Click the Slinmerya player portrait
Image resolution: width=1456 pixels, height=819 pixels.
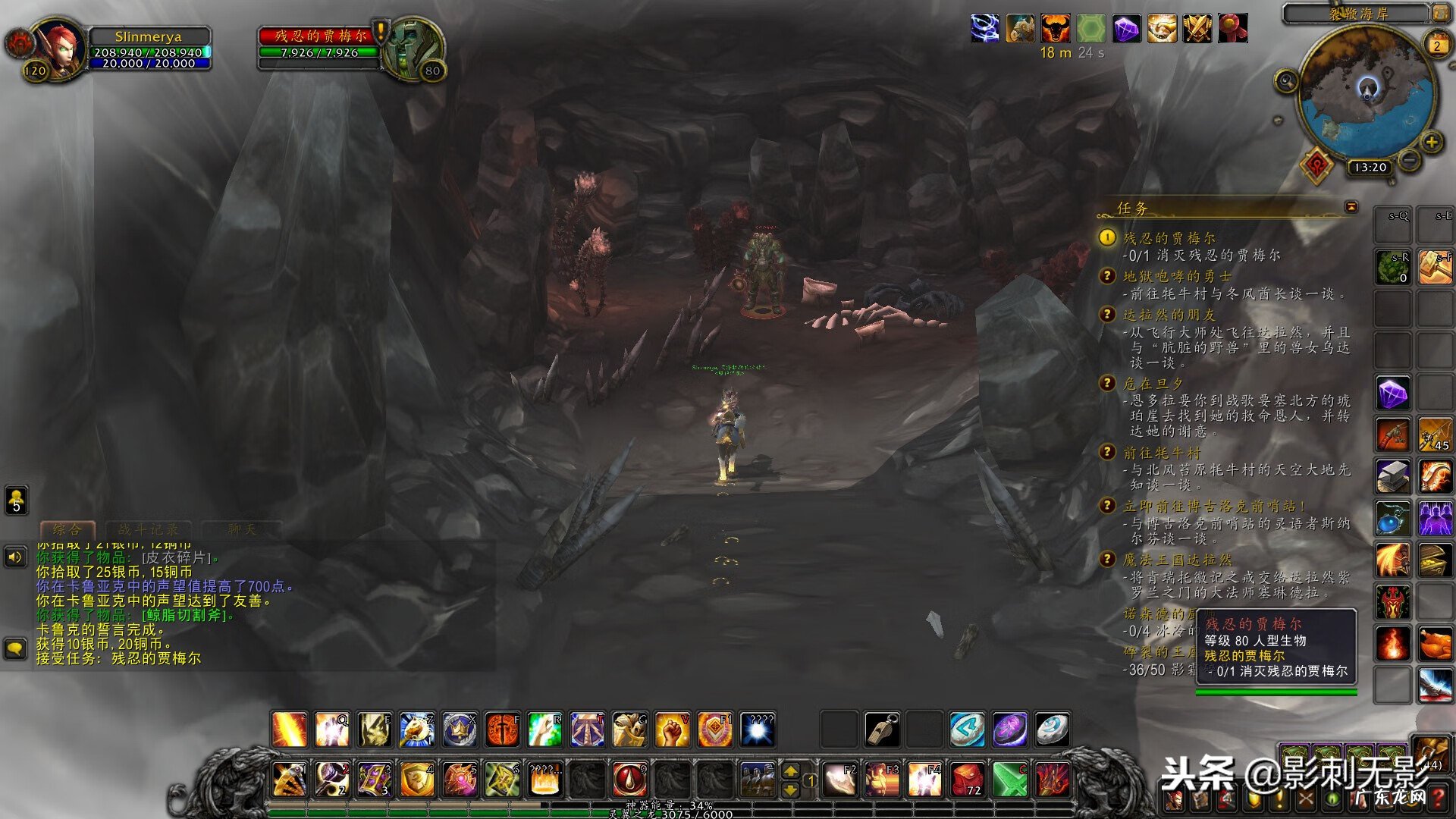click(x=59, y=49)
